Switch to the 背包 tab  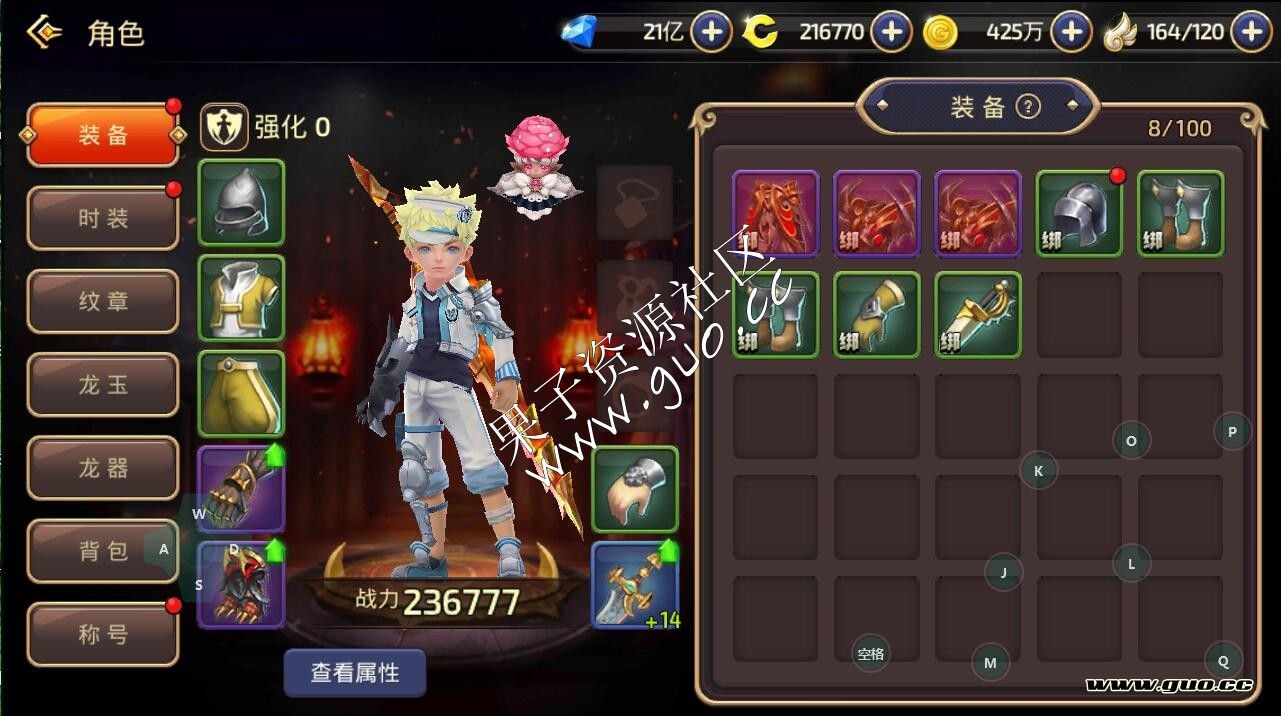(103, 551)
